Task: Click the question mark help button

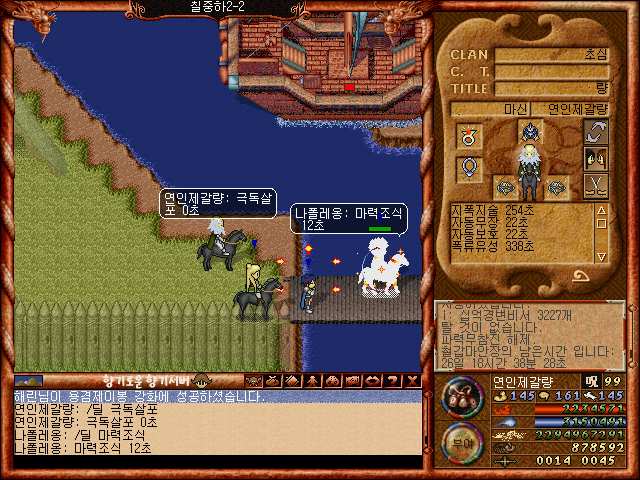Action: (x=390, y=381)
